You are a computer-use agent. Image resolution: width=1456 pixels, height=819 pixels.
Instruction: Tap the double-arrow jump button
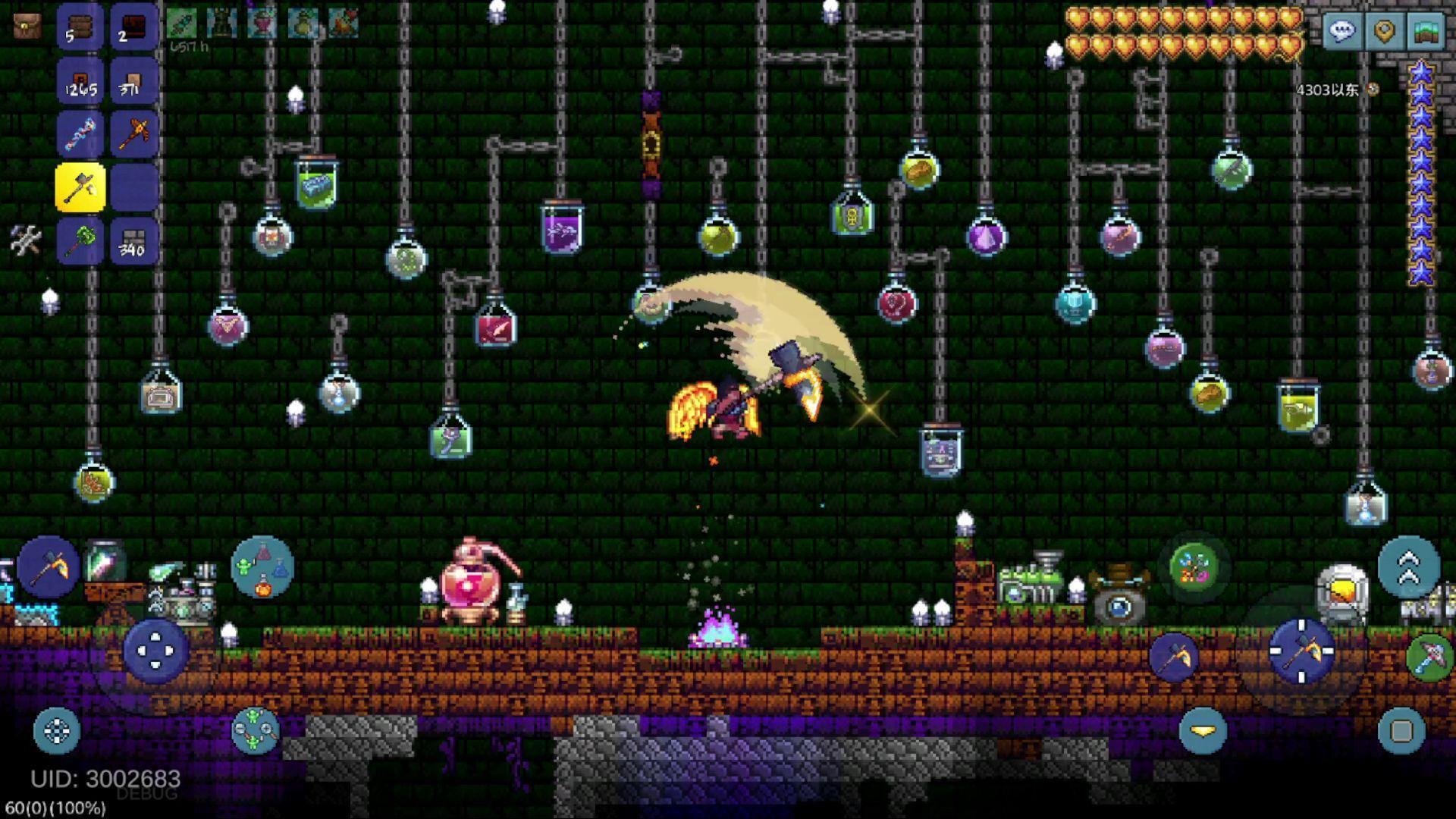1408,566
